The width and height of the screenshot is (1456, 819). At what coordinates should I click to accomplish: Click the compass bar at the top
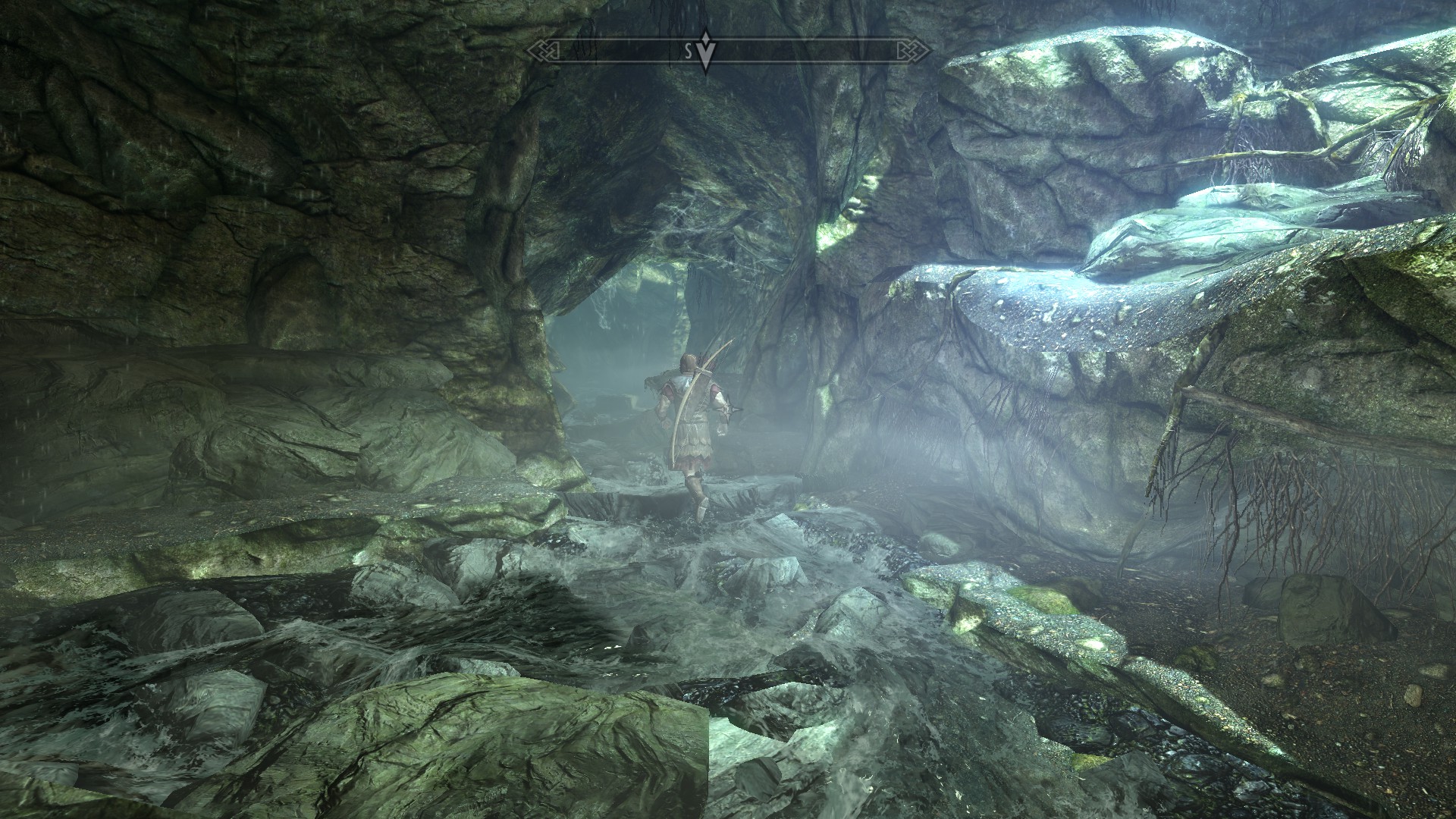728,51
